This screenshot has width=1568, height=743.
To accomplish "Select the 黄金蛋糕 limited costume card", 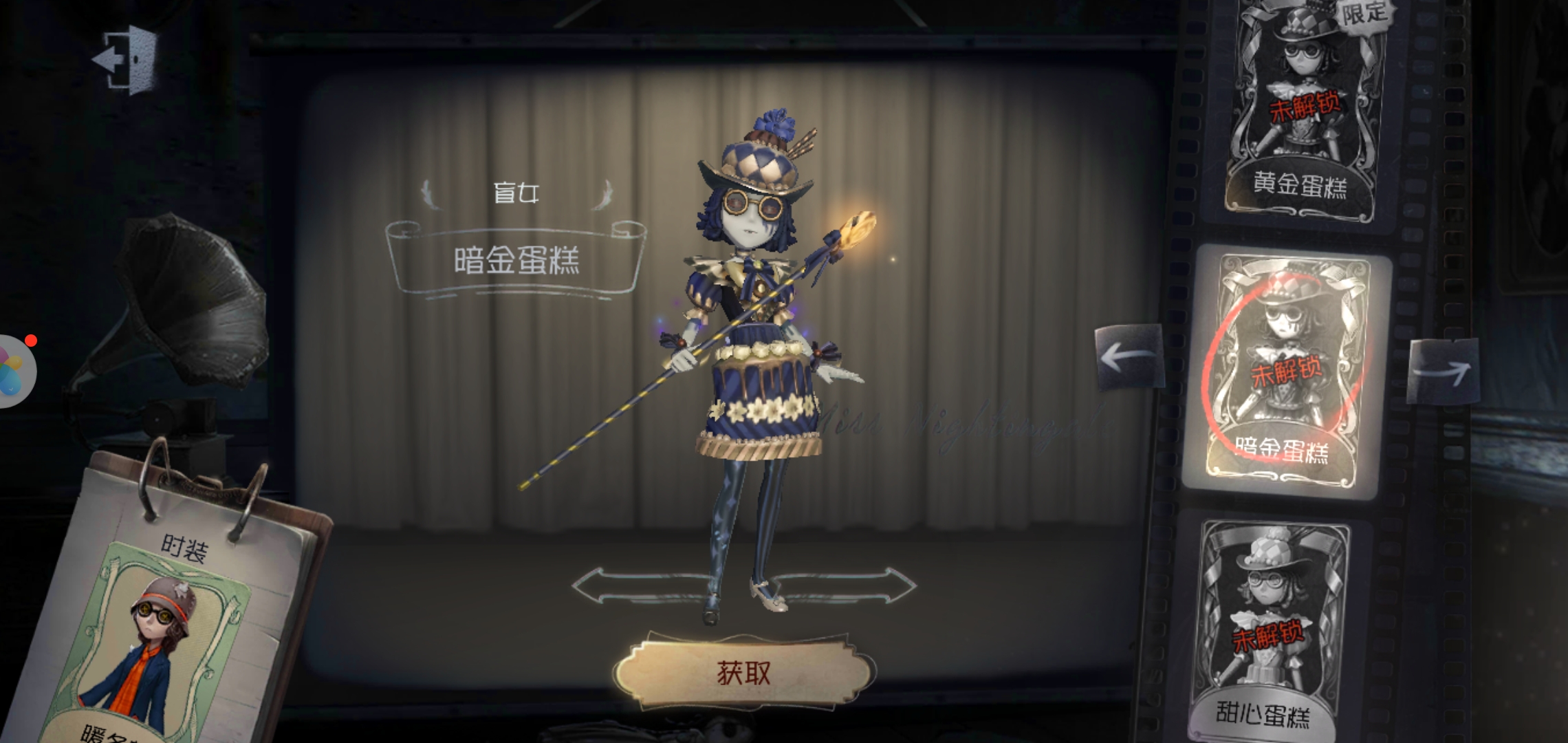I will click(1302, 103).
